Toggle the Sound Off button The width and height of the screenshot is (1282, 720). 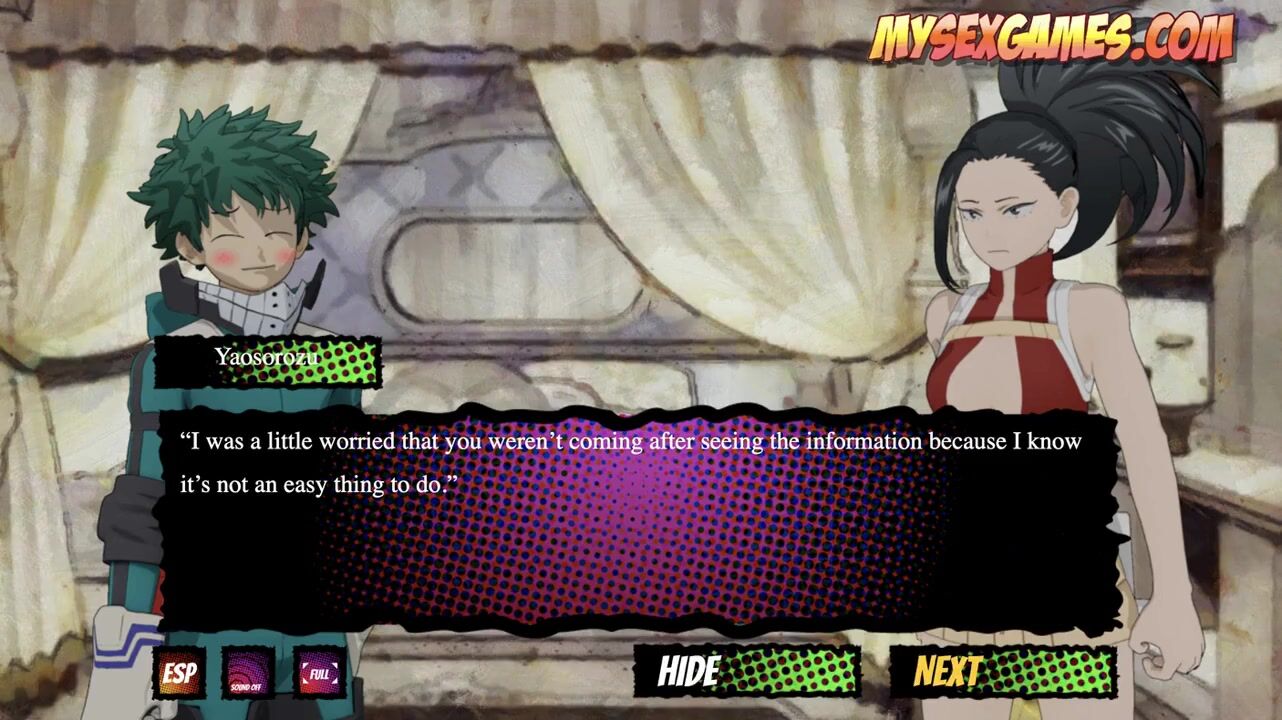248,673
